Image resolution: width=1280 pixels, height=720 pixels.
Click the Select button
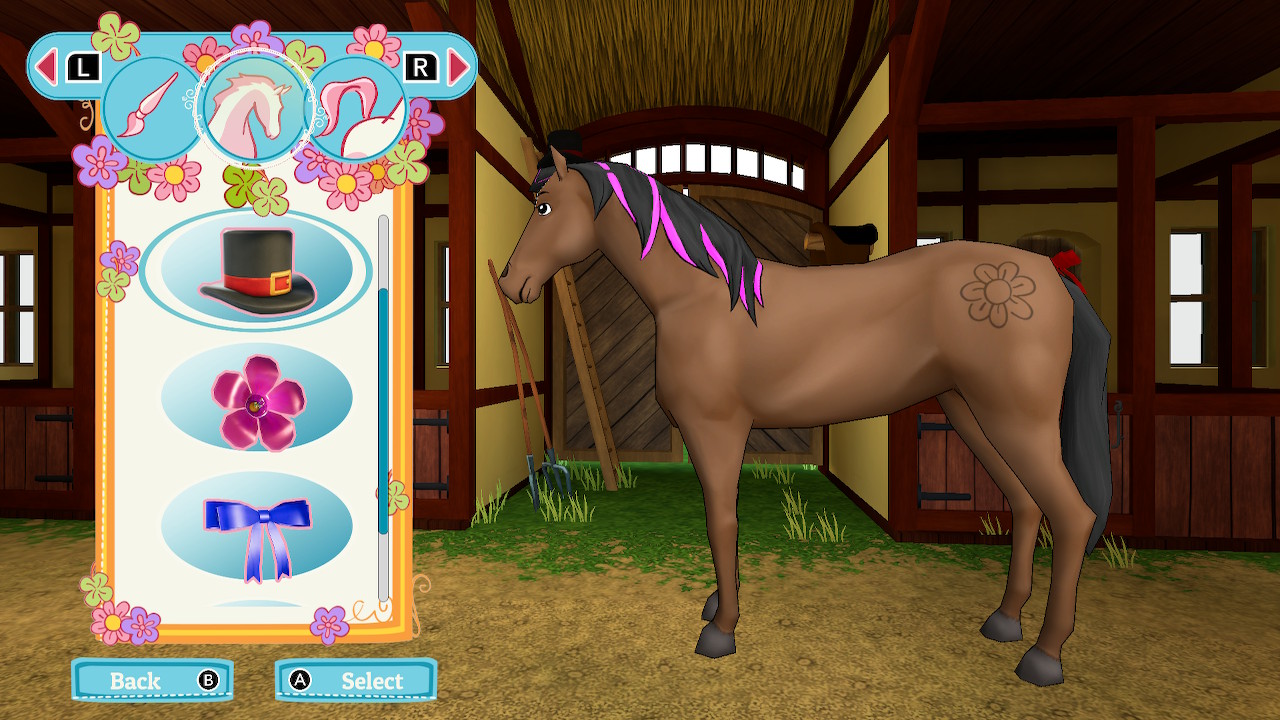tap(355, 679)
